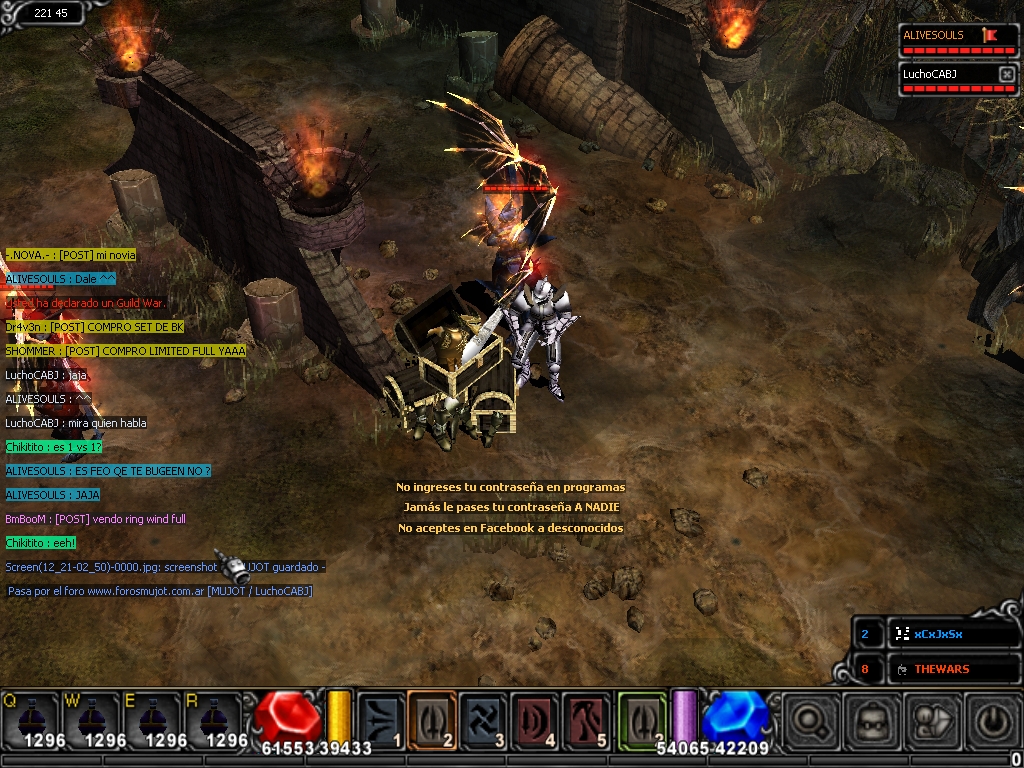
Task: Select the xCxJxSx guild score row
Action: pos(940,634)
